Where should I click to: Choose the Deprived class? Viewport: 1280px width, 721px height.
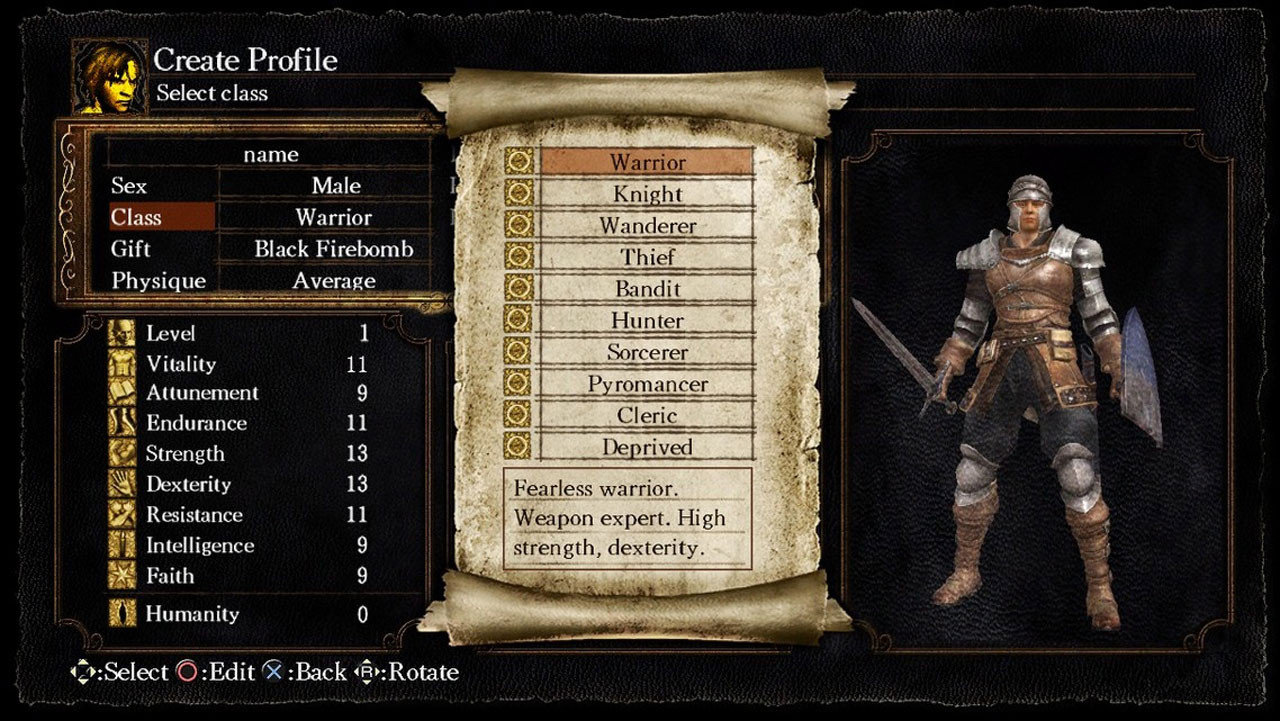click(x=647, y=447)
